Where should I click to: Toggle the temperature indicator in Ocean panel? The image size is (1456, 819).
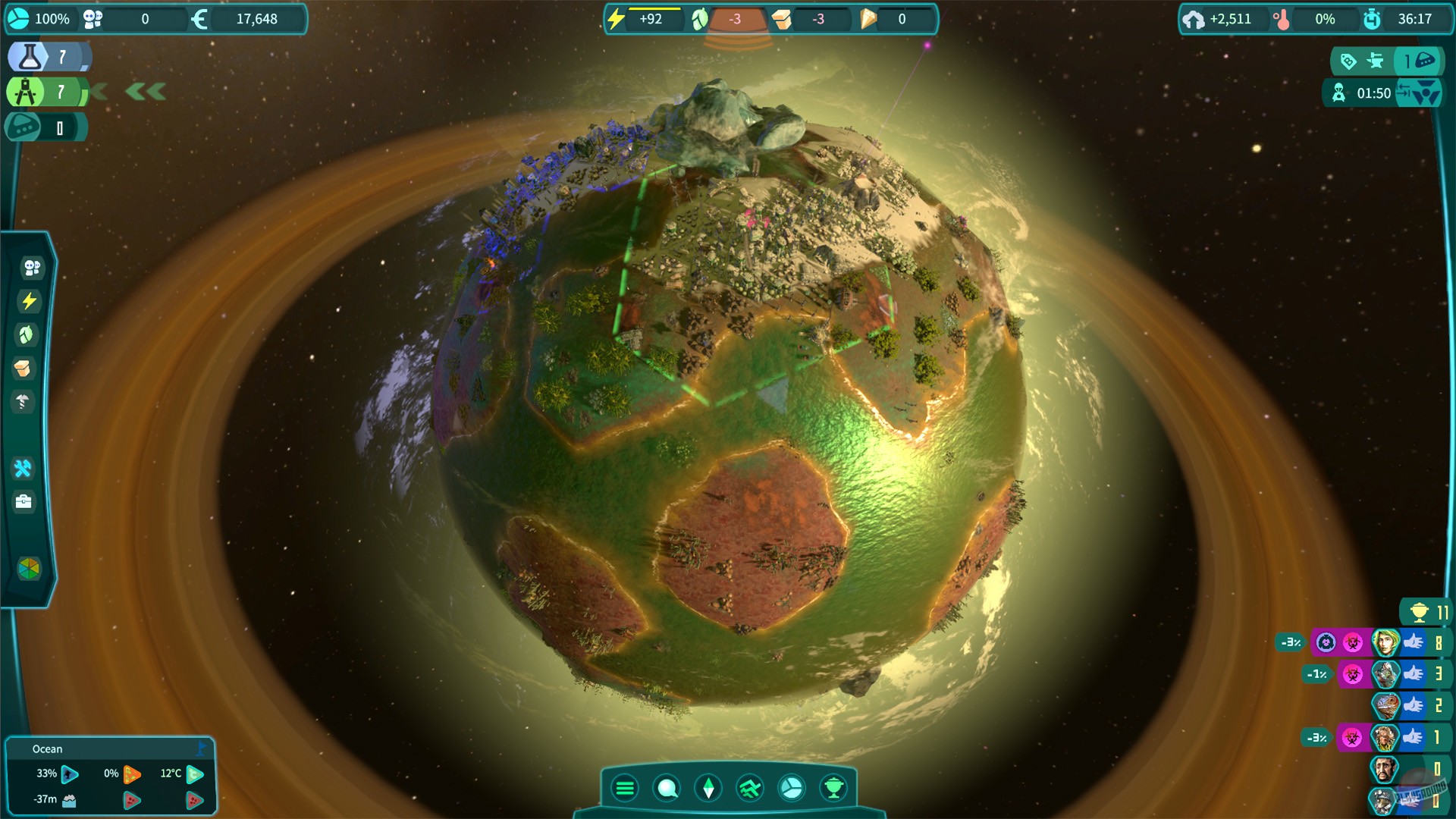(196, 774)
